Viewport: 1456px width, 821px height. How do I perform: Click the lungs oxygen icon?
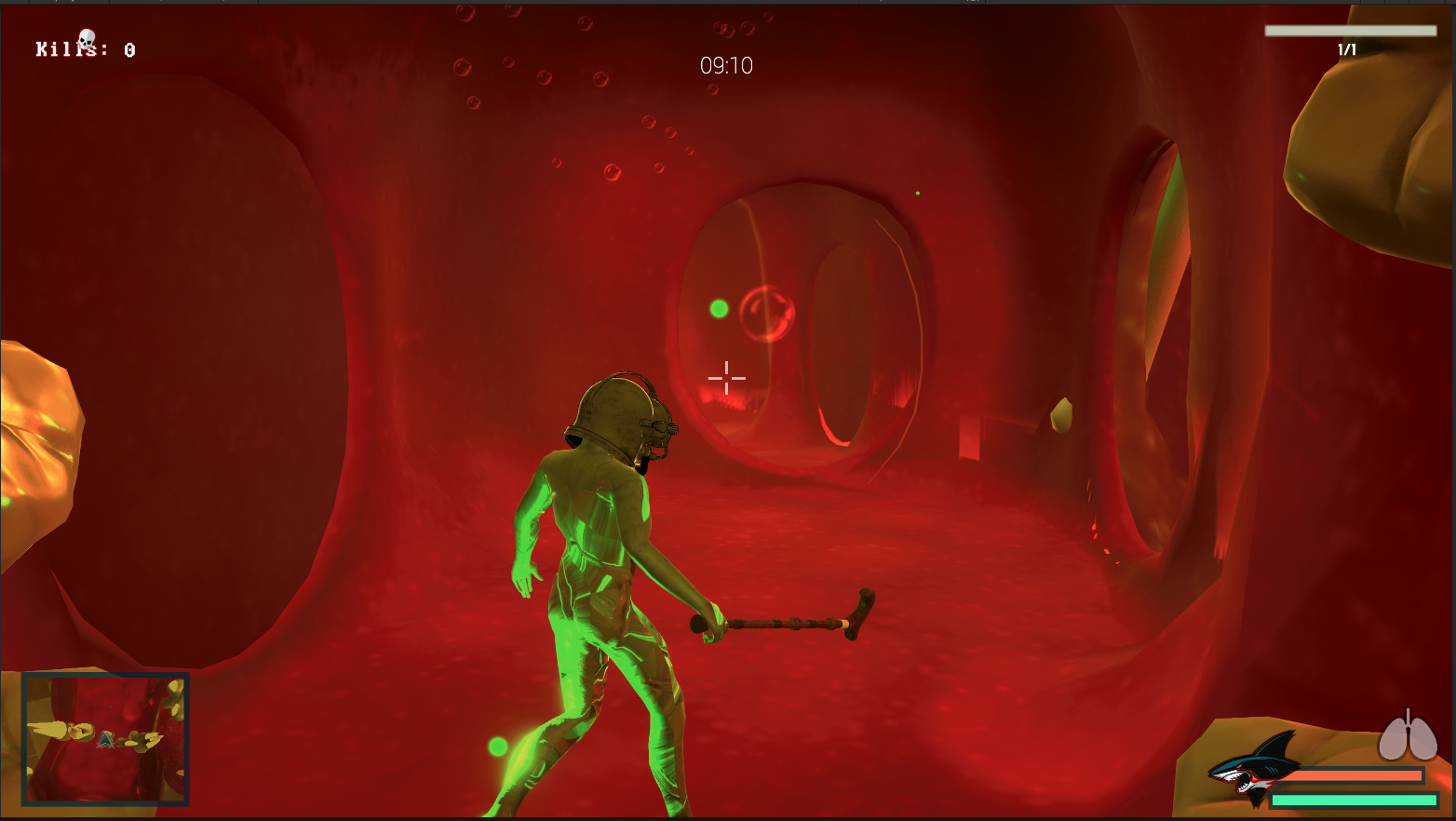tap(1408, 737)
